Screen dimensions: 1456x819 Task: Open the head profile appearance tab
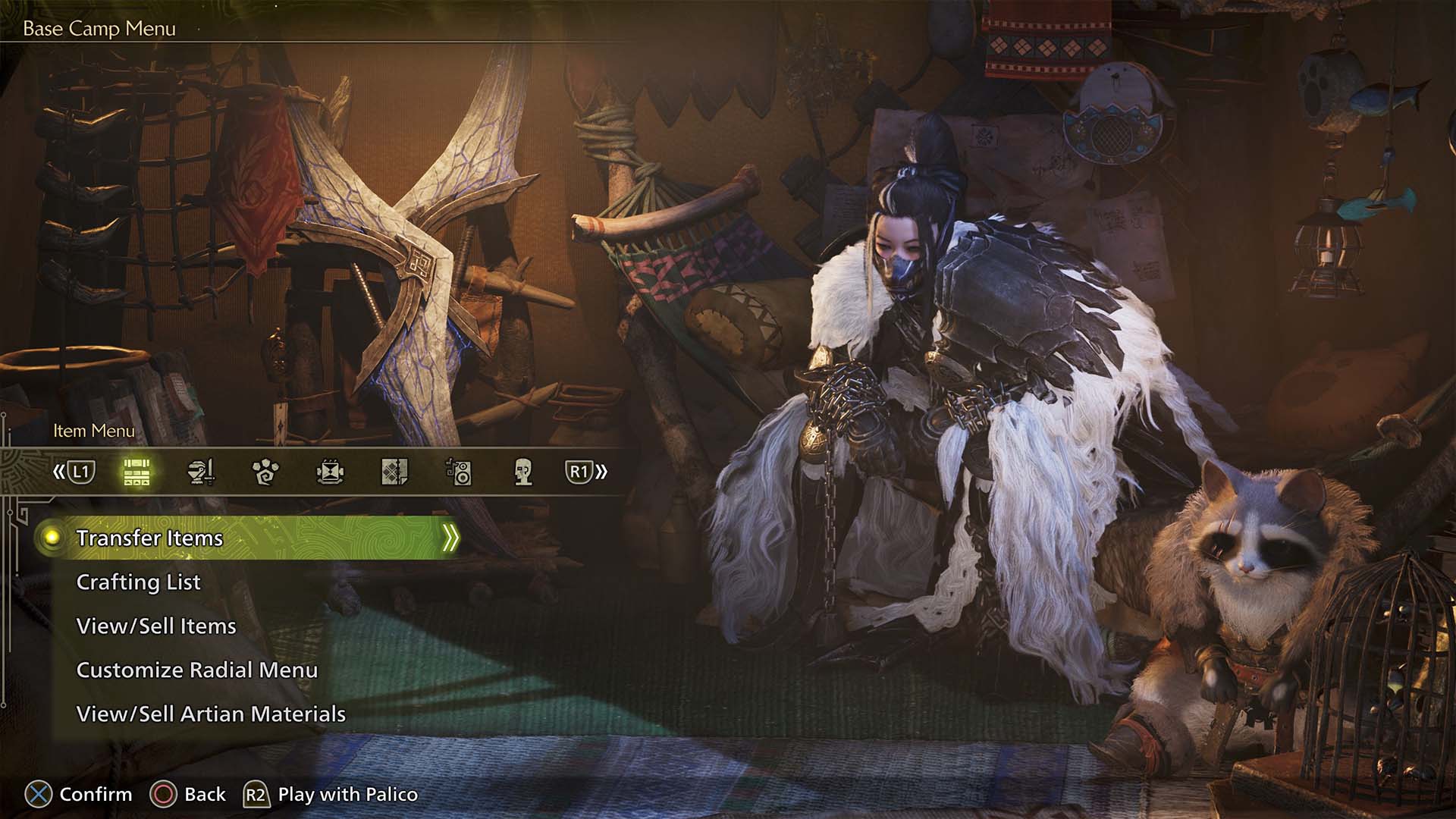522,472
